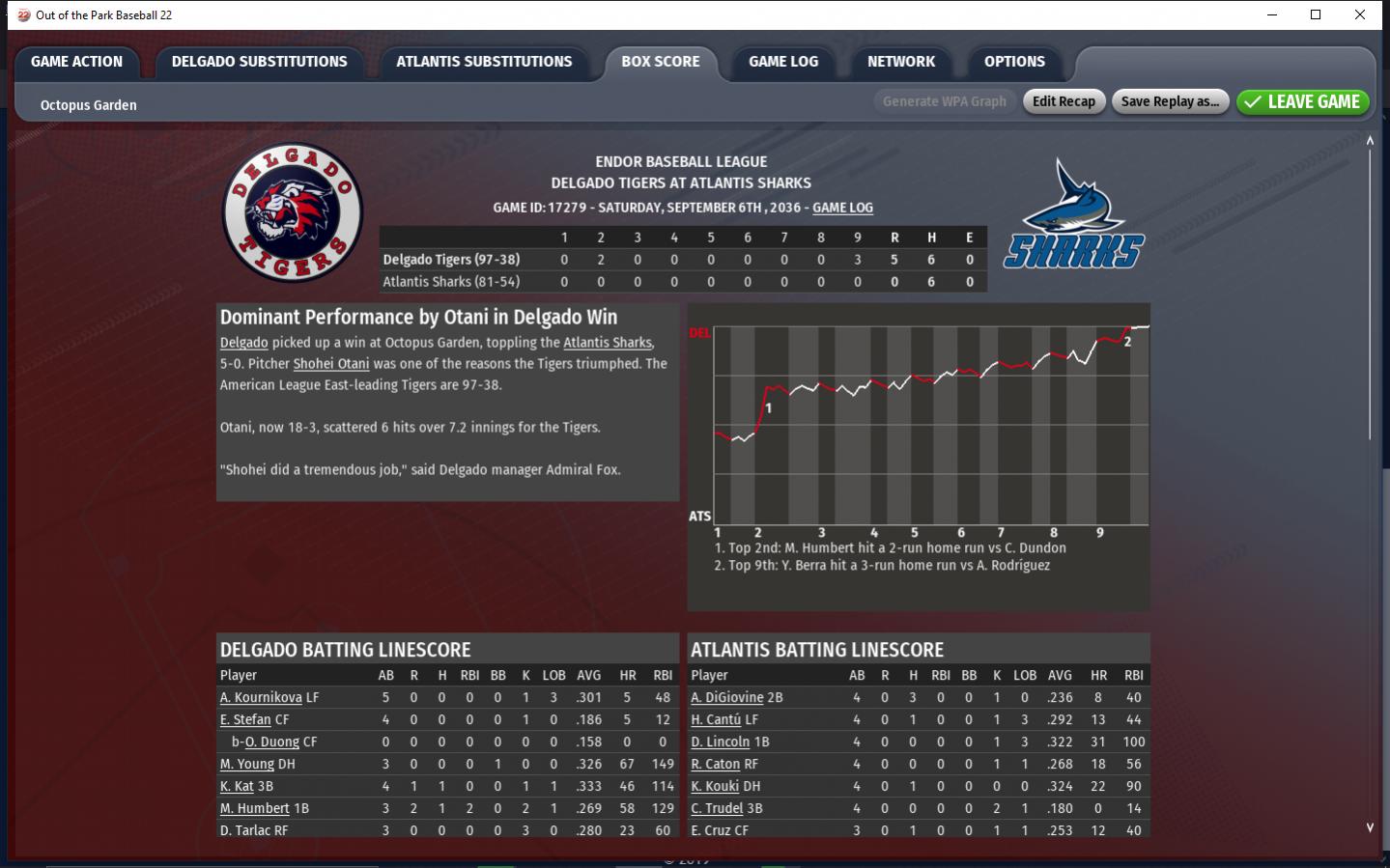The height and width of the screenshot is (868, 1390).
Task: Open the Delgado Substitutions tab
Action: pos(259,62)
